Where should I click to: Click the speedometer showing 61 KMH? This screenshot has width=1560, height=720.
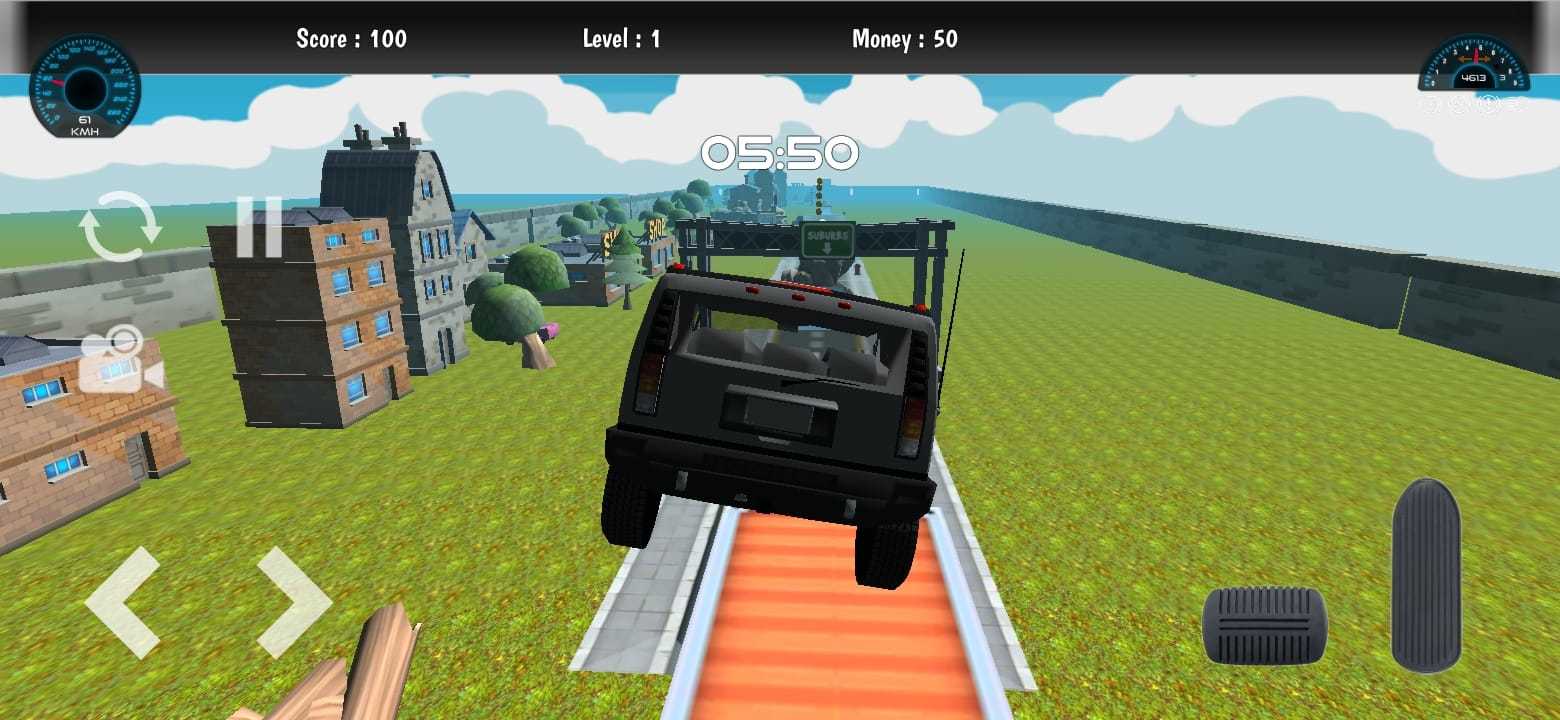click(x=86, y=86)
